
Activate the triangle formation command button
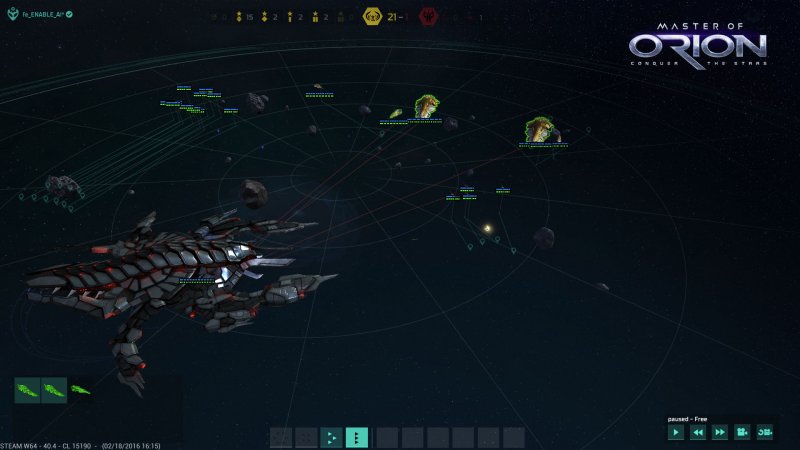(331, 437)
